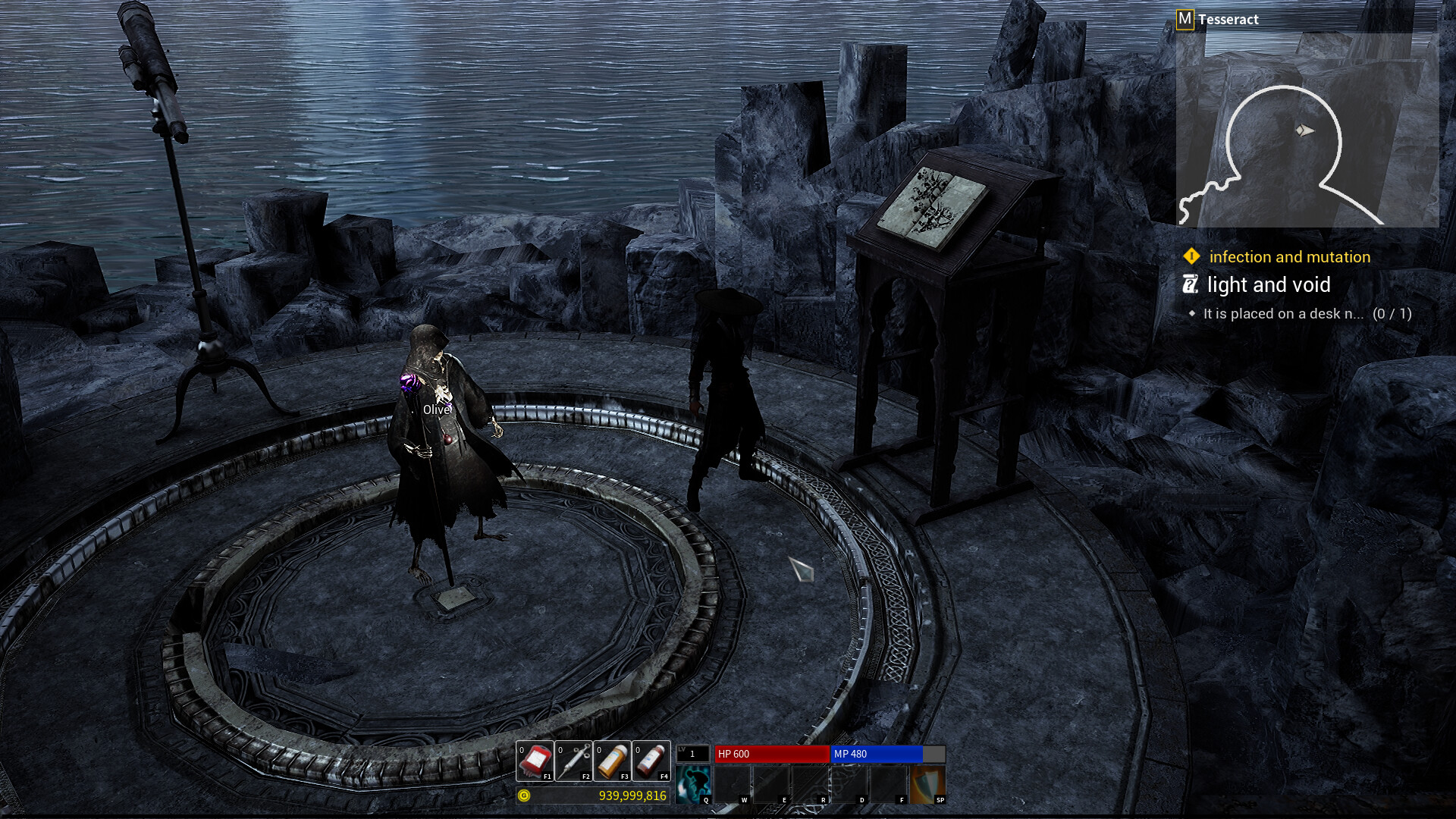Viewport: 1456px width, 819px height.
Task: Click the yellow diamond quest marker icon
Action: tap(1192, 257)
